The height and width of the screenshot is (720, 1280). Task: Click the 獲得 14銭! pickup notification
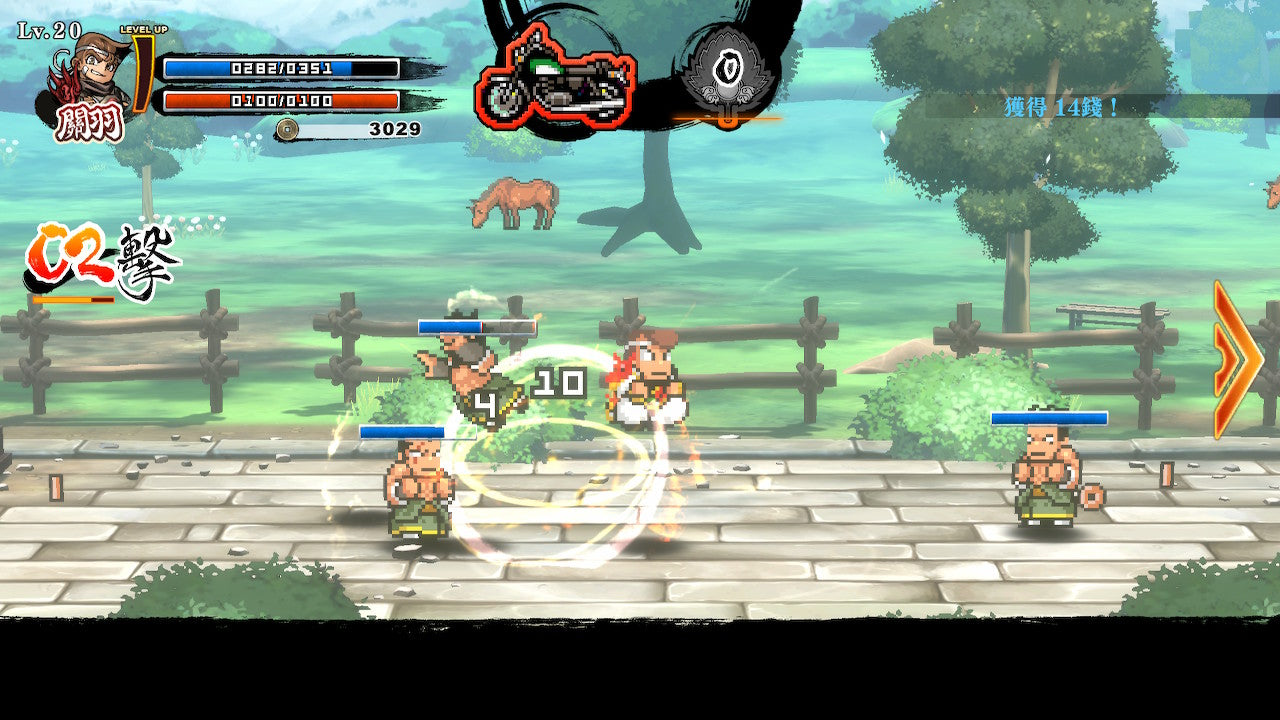(x=1060, y=104)
